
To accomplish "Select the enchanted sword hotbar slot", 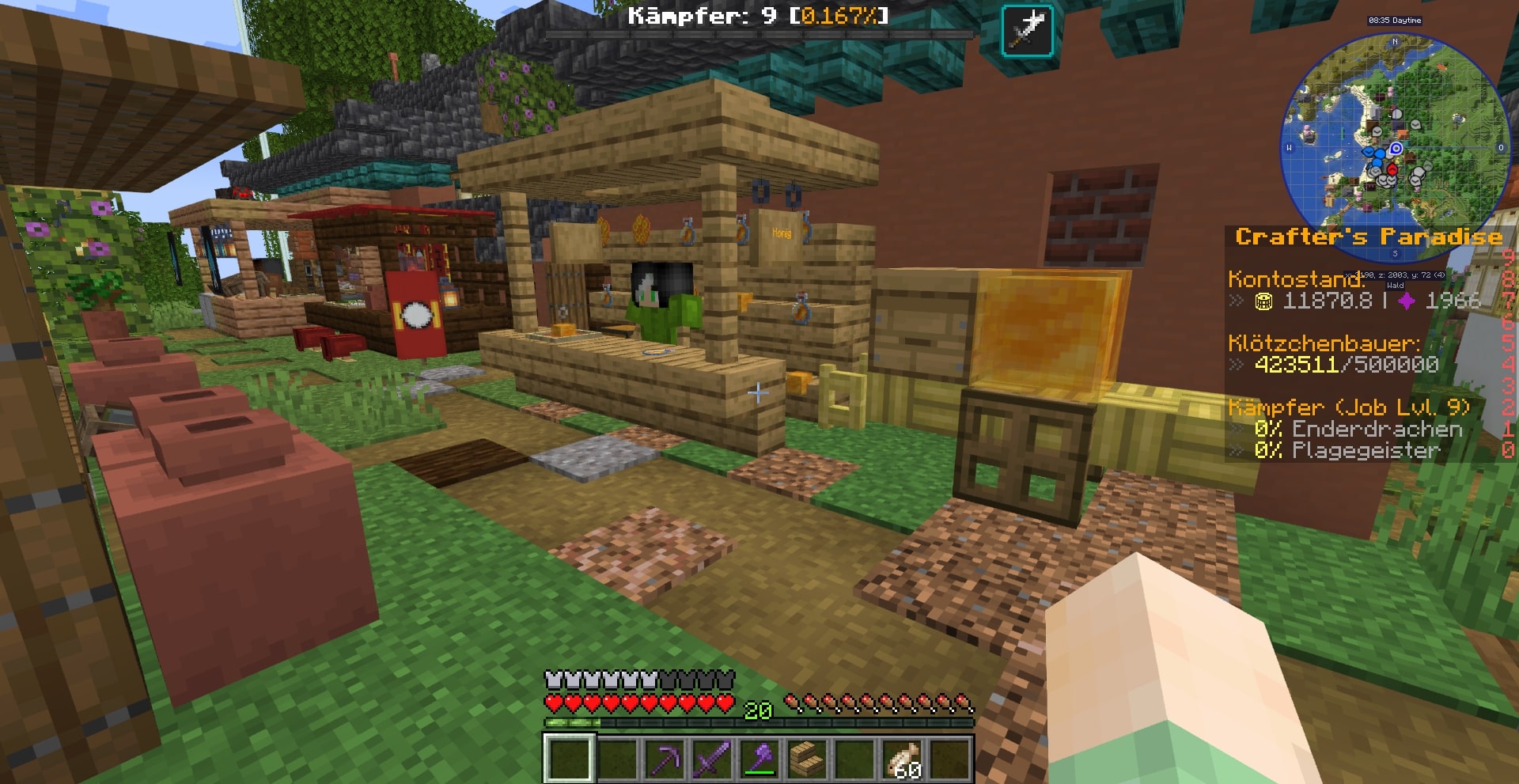I will pos(711,759).
